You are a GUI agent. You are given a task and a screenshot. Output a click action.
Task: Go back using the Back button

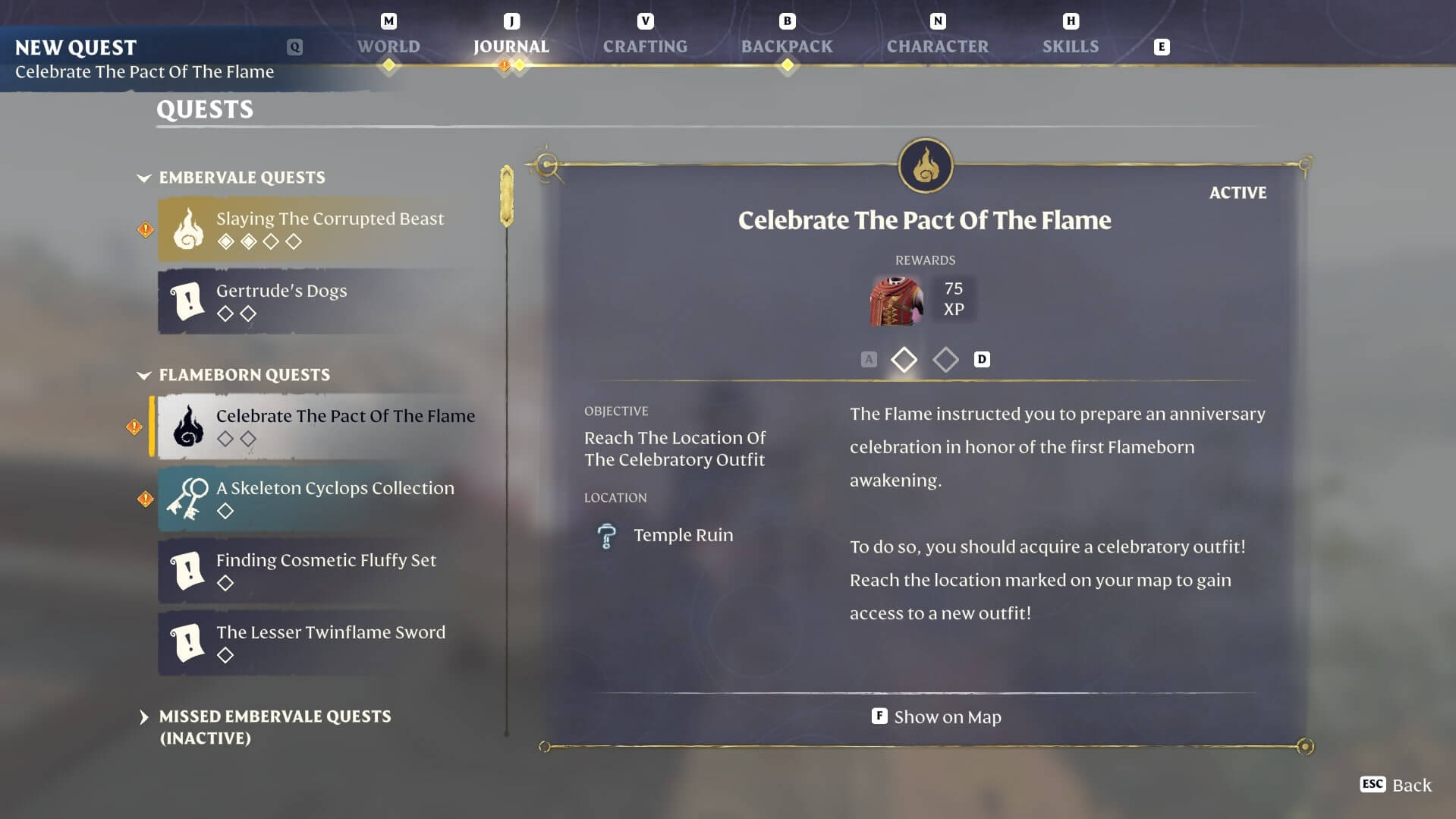(1396, 785)
